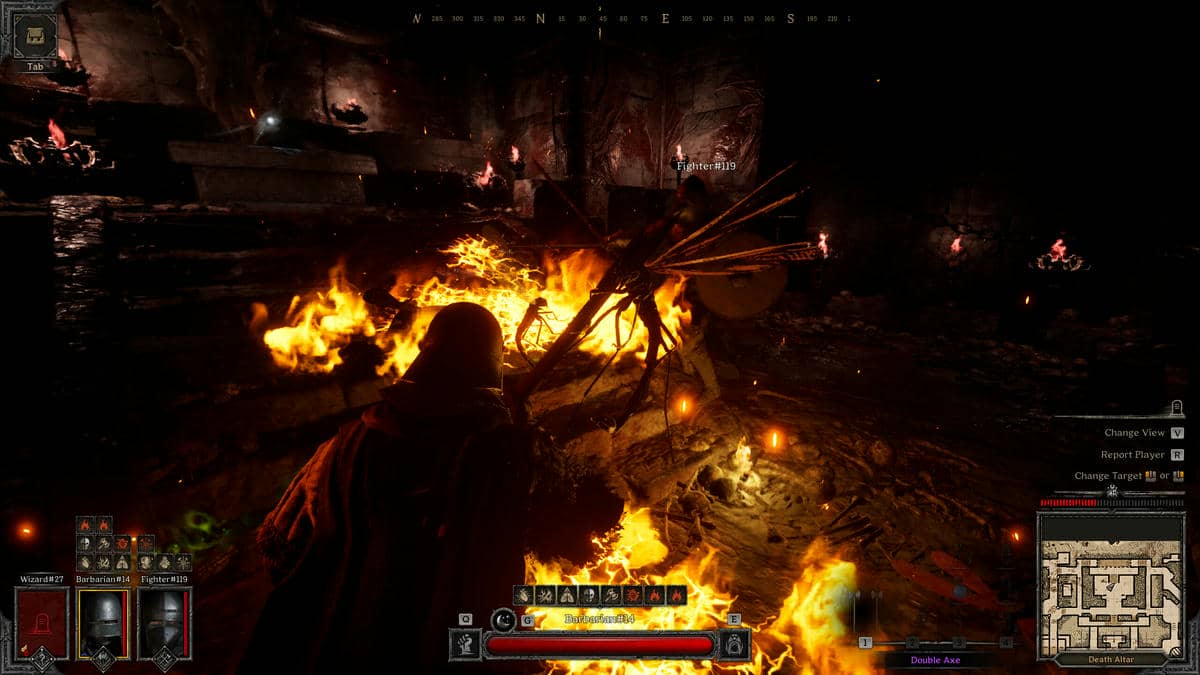Viewport: 1200px width, 675px height.
Task: Click the tombstone icon above Change View
Action: click(x=1177, y=407)
